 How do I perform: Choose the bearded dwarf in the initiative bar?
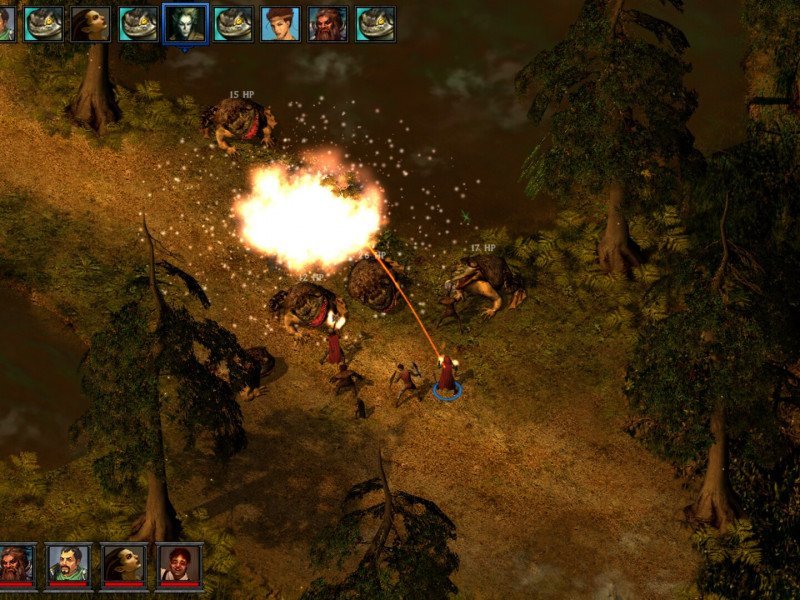tap(327, 23)
